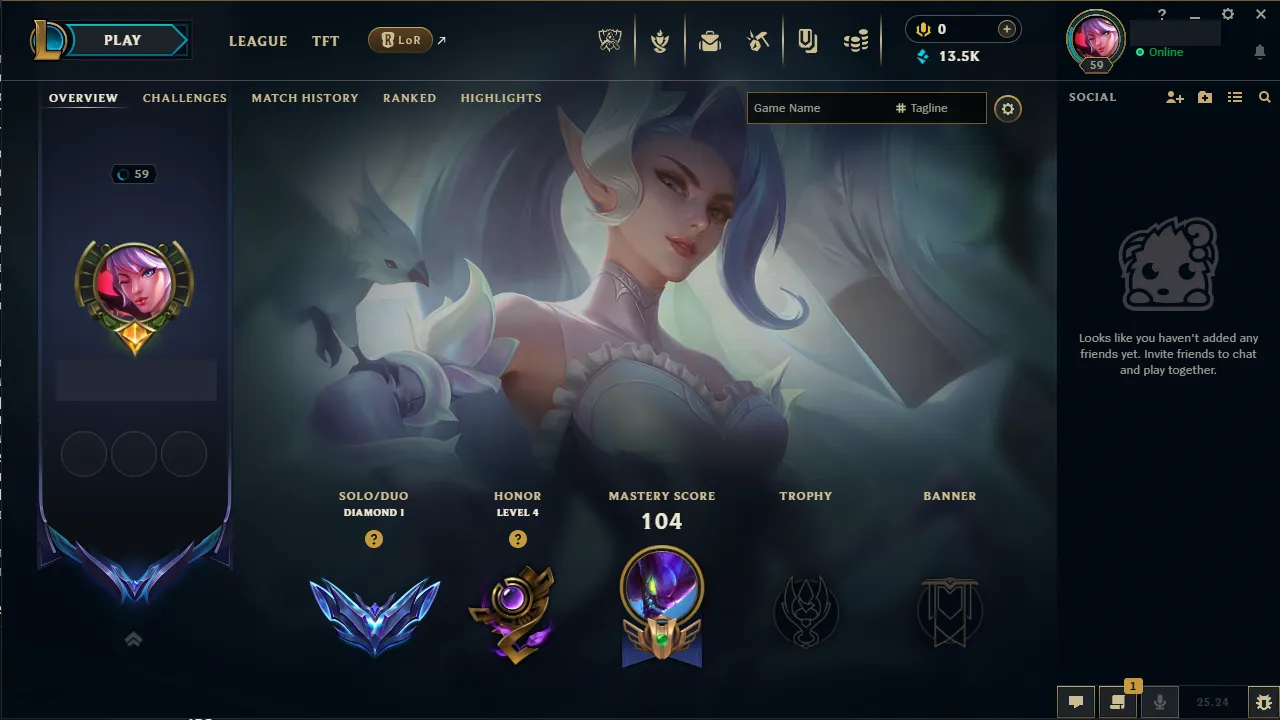Viewport: 1280px width, 720px height.
Task: Report a bug via the bug icon
Action: [x=1264, y=700]
